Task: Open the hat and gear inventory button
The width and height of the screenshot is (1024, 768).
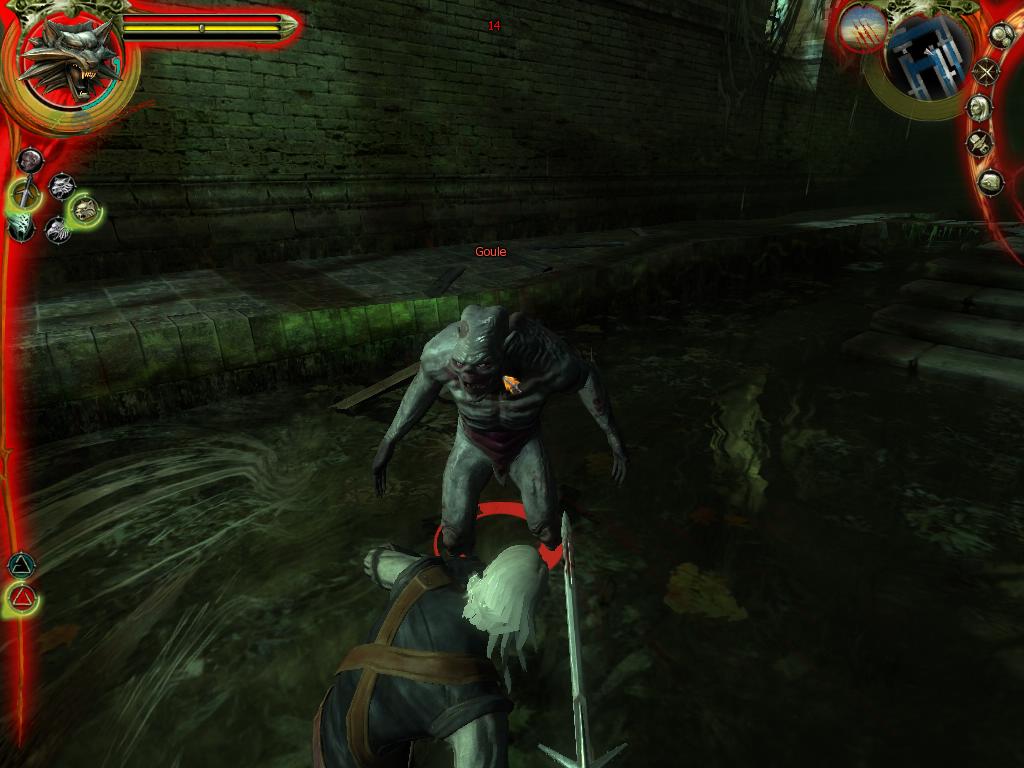Action: (x=979, y=144)
